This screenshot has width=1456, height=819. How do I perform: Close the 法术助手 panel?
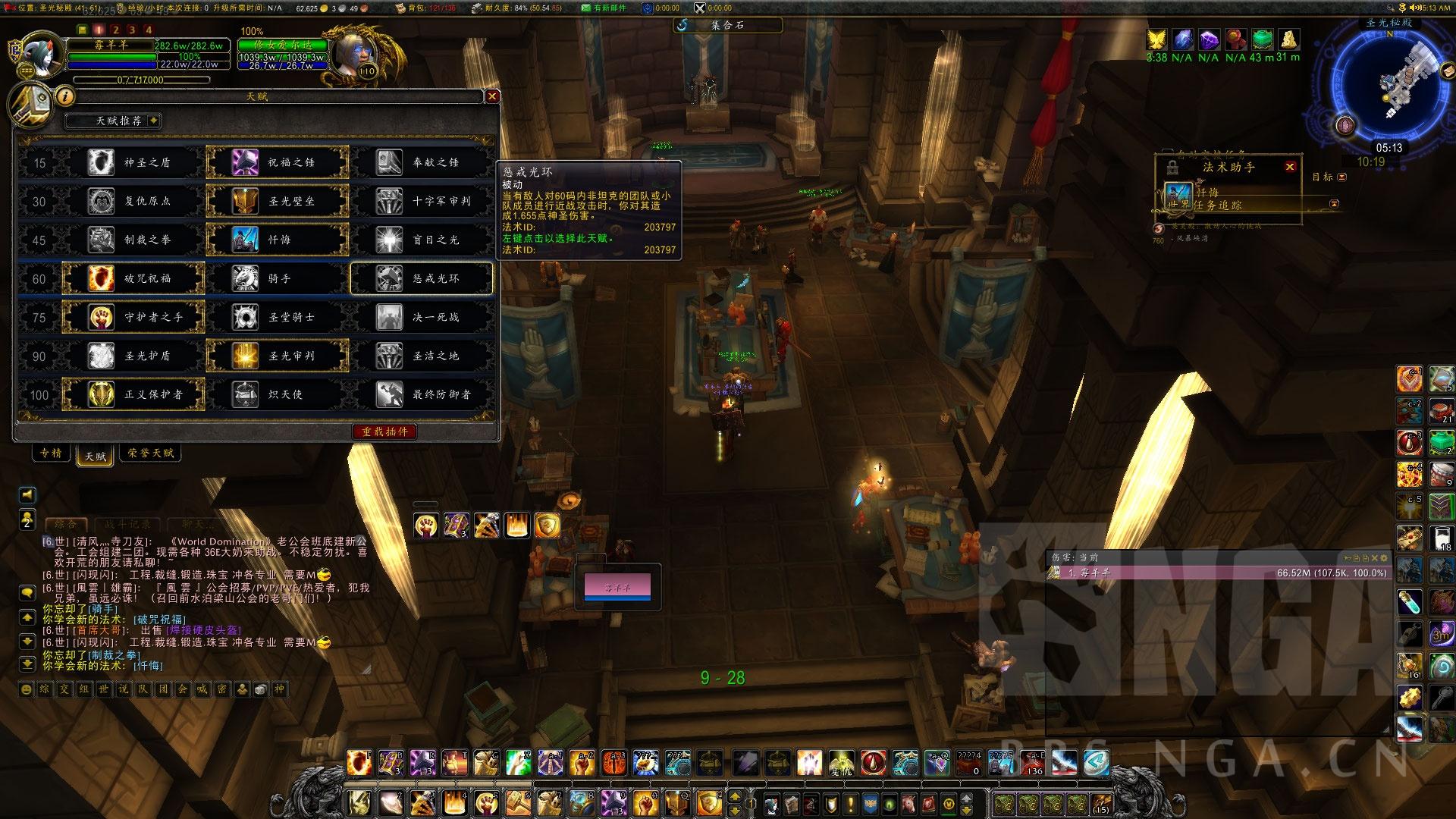point(1290,167)
